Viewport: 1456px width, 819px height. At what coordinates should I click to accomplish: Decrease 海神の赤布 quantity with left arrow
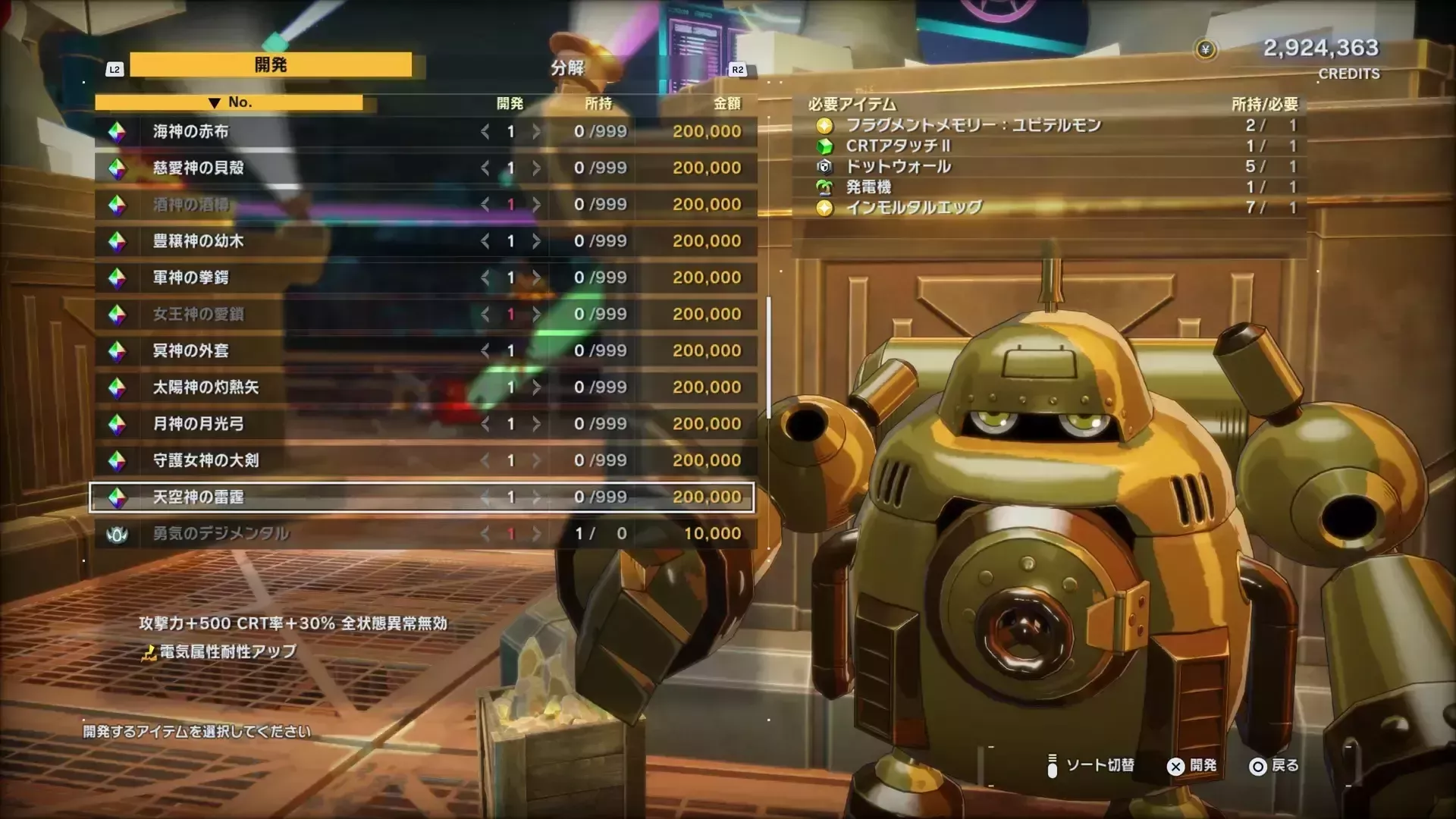pos(486,130)
